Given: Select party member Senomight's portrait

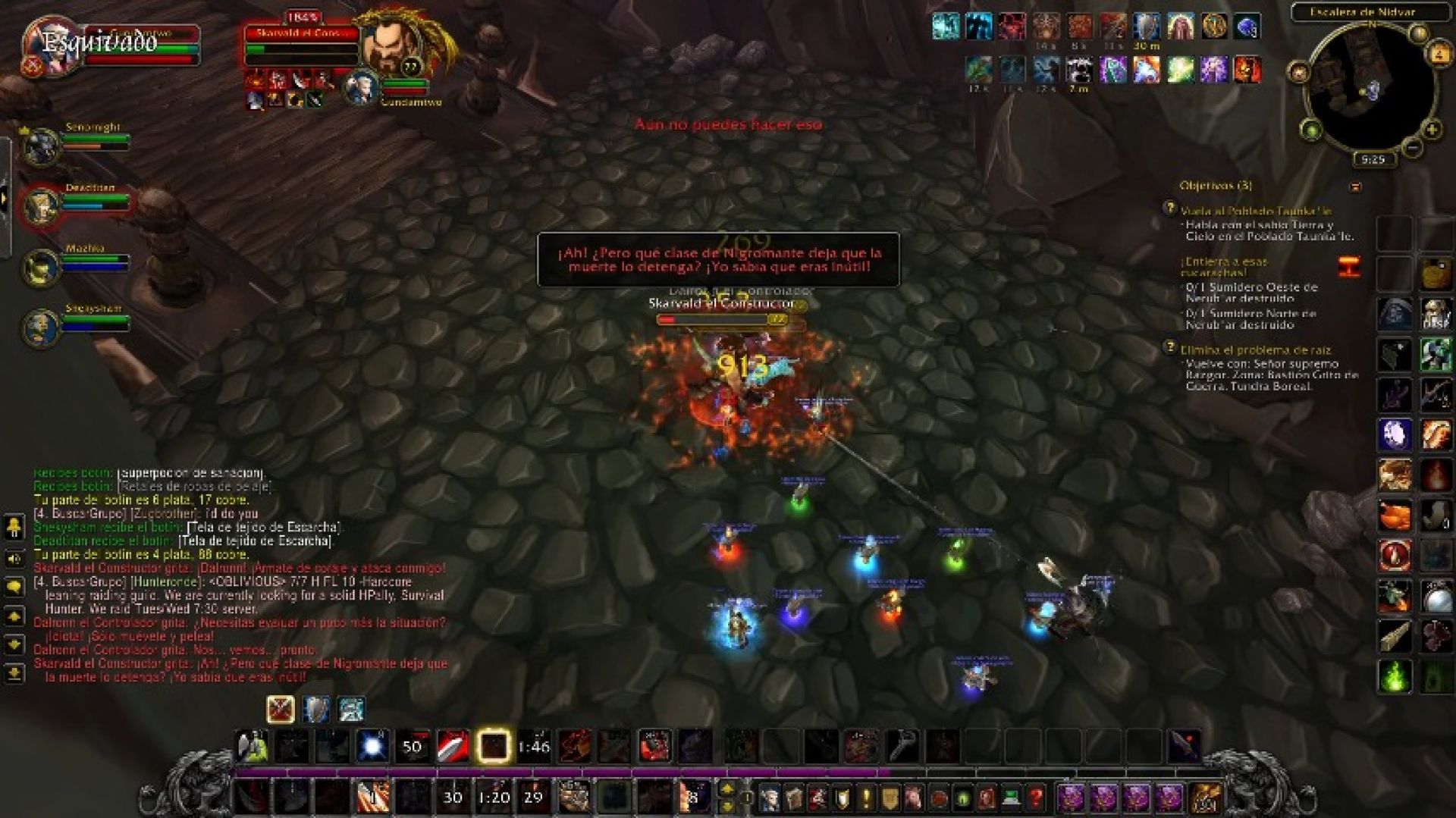Looking at the screenshot, I should coord(42,146).
